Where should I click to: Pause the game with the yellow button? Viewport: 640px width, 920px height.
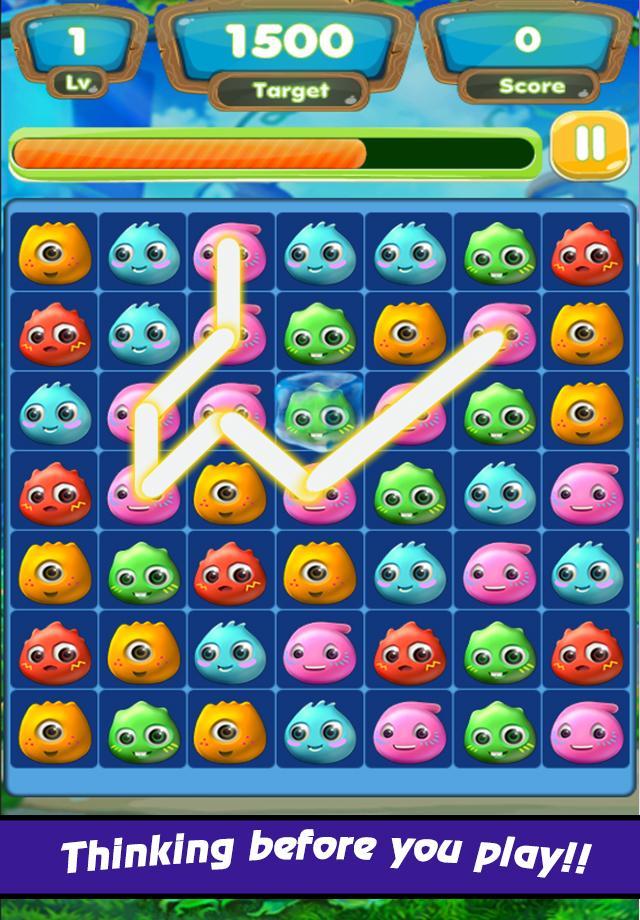coord(589,146)
